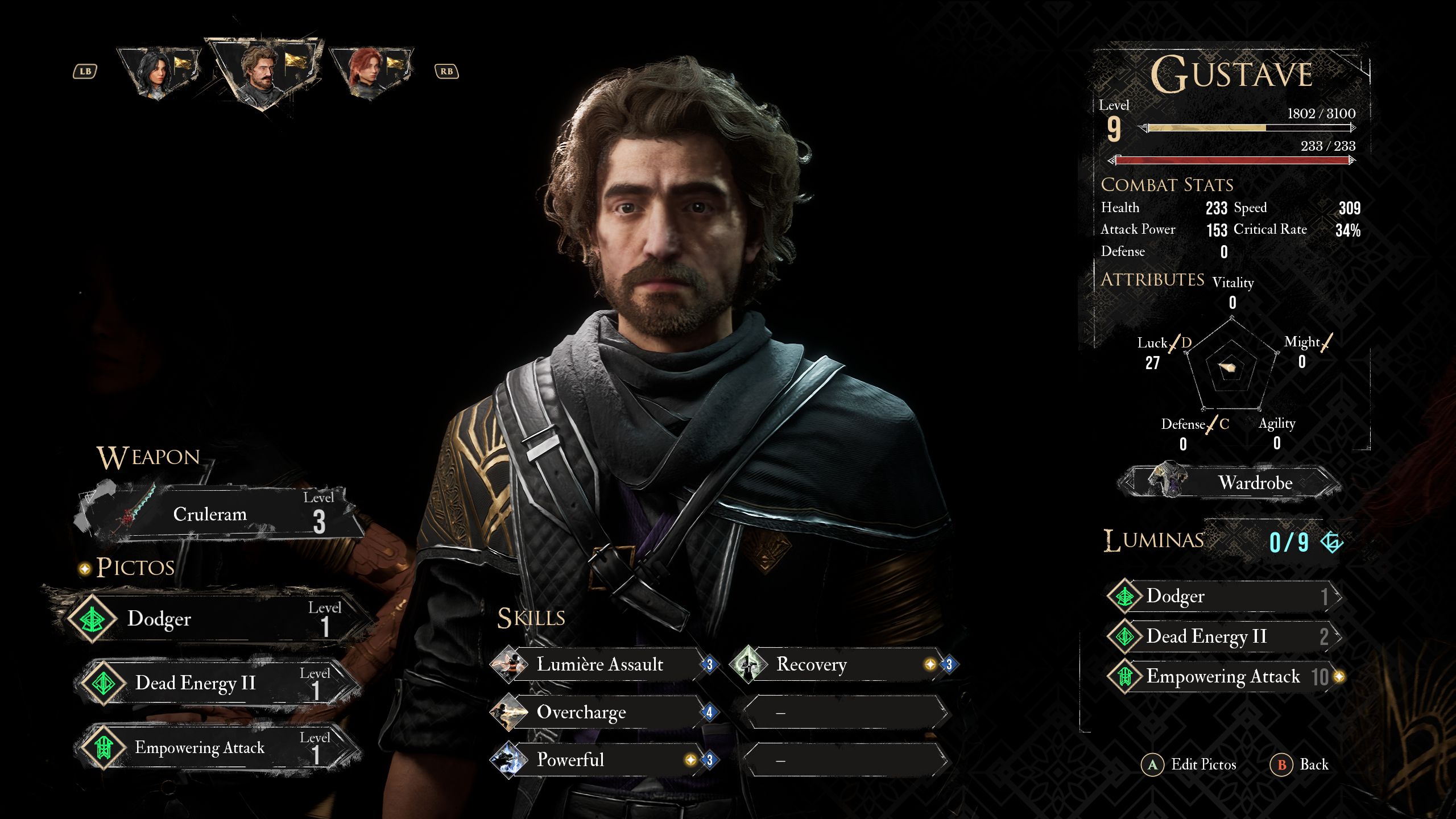1456x819 pixels.
Task: Select Dead Energy II in the Luminas list
Action: [x=1223, y=636]
